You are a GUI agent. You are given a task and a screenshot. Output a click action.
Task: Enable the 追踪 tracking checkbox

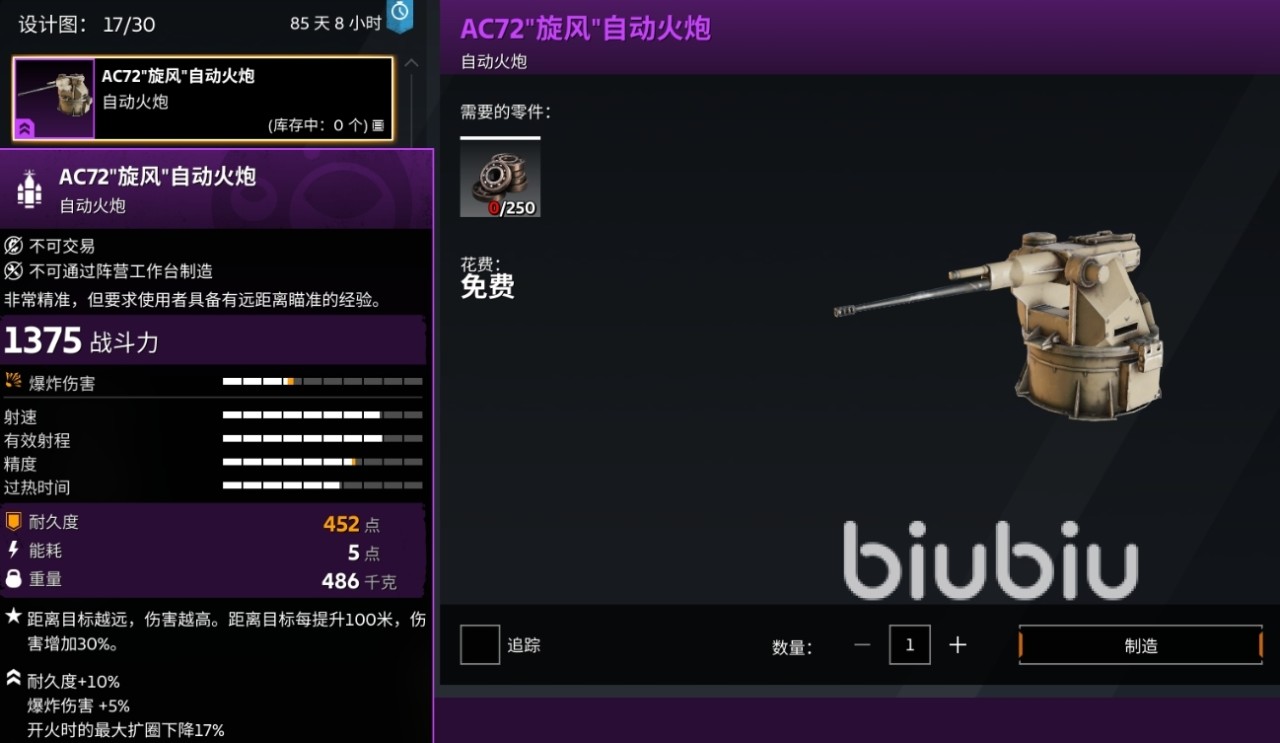pyautogui.click(x=479, y=645)
